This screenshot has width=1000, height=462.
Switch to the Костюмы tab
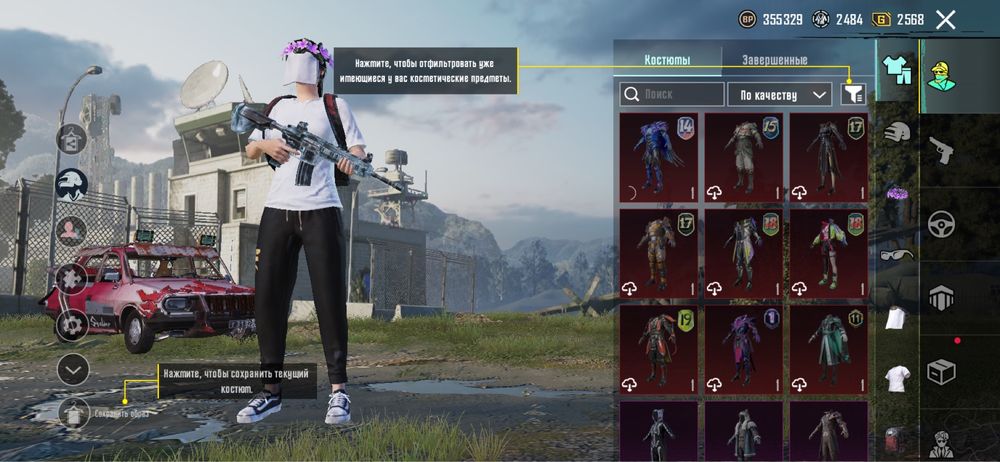(667, 60)
